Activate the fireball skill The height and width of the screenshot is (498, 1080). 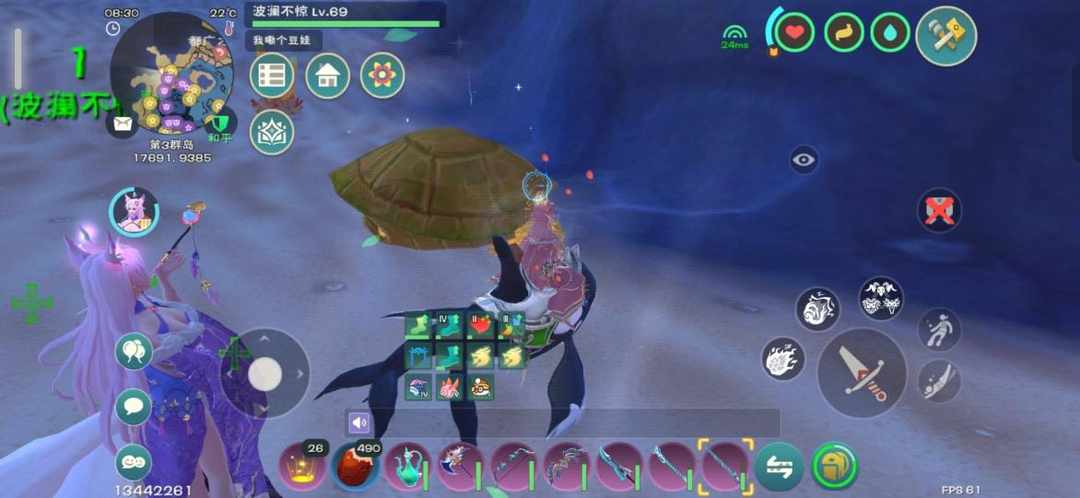coord(783,358)
